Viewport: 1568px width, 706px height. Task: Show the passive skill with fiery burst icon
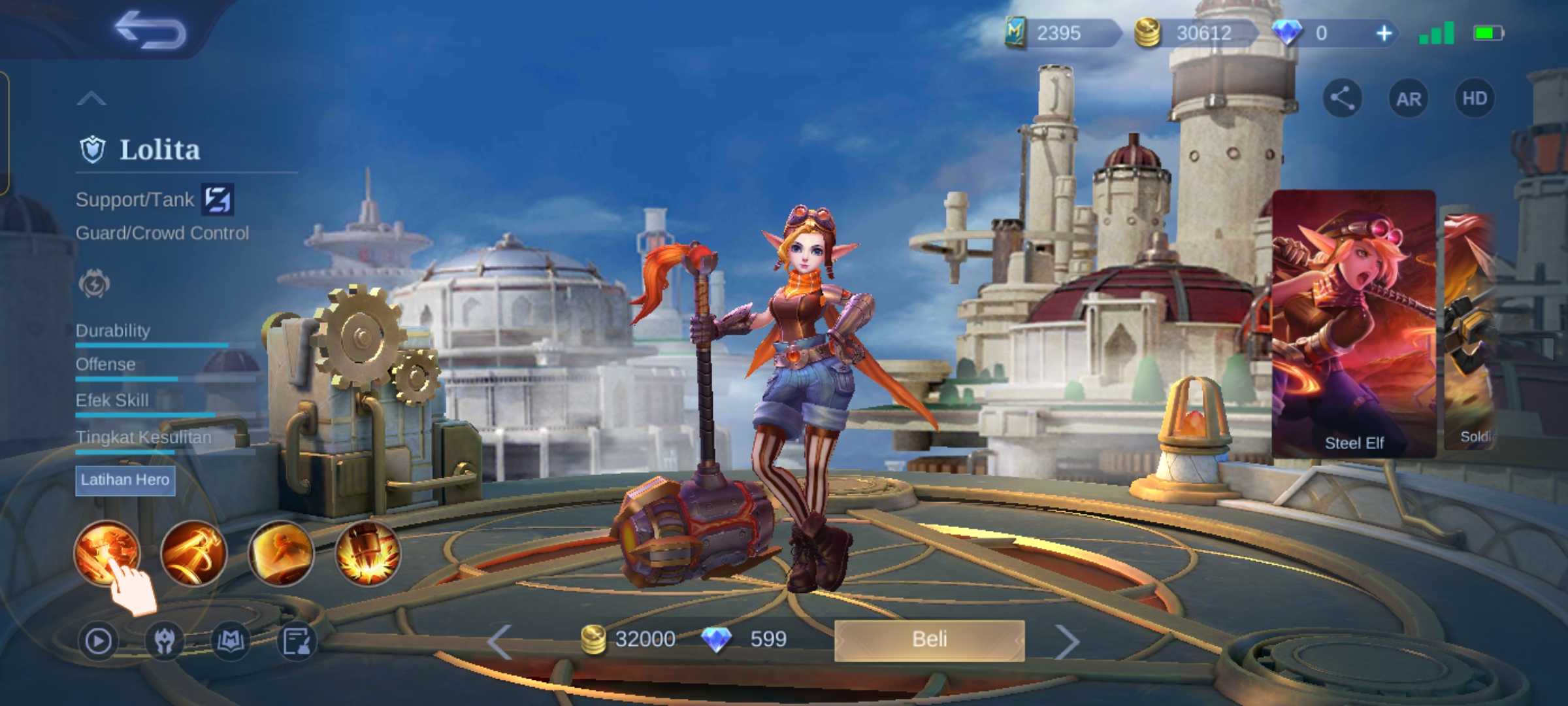click(x=106, y=553)
